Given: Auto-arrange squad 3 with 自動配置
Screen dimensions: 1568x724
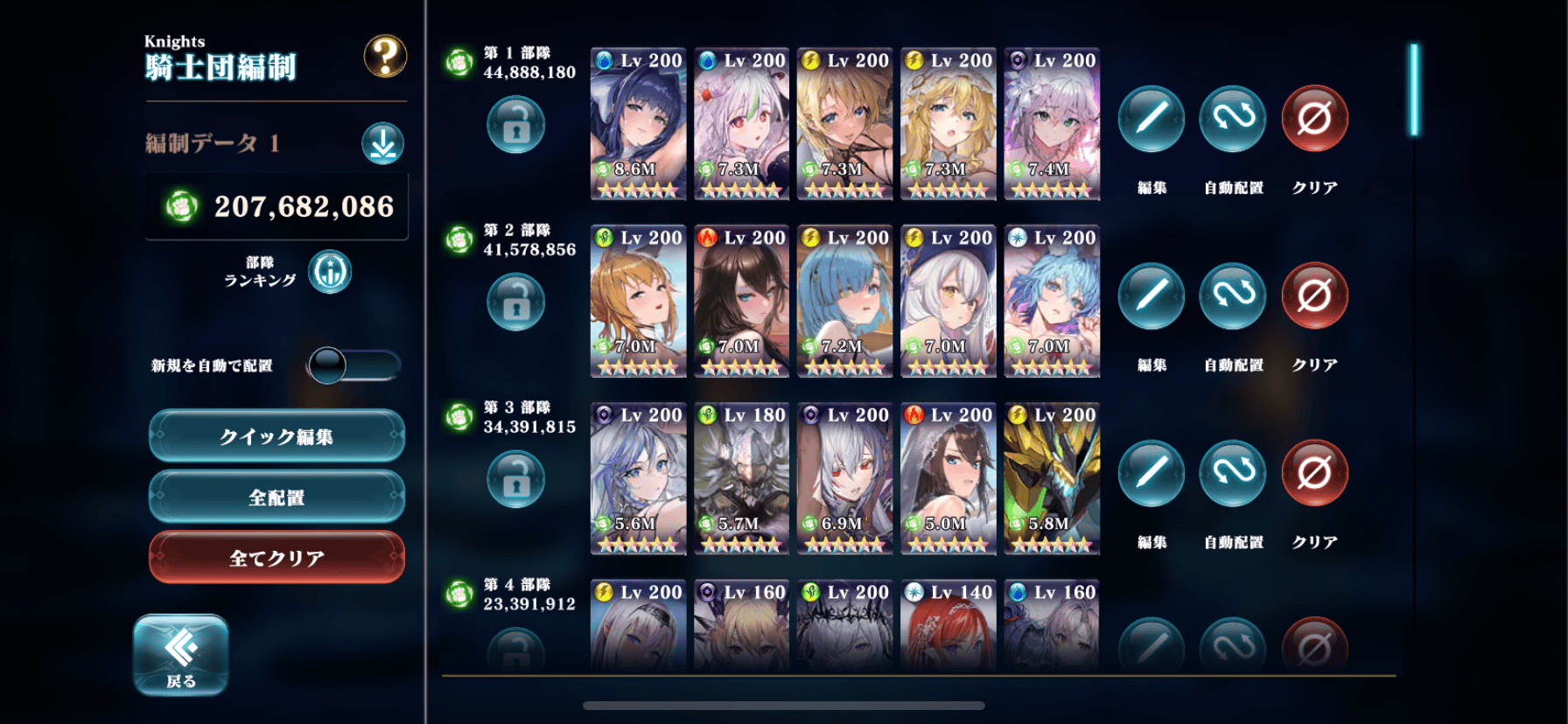Looking at the screenshot, I should [x=1233, y=474].
